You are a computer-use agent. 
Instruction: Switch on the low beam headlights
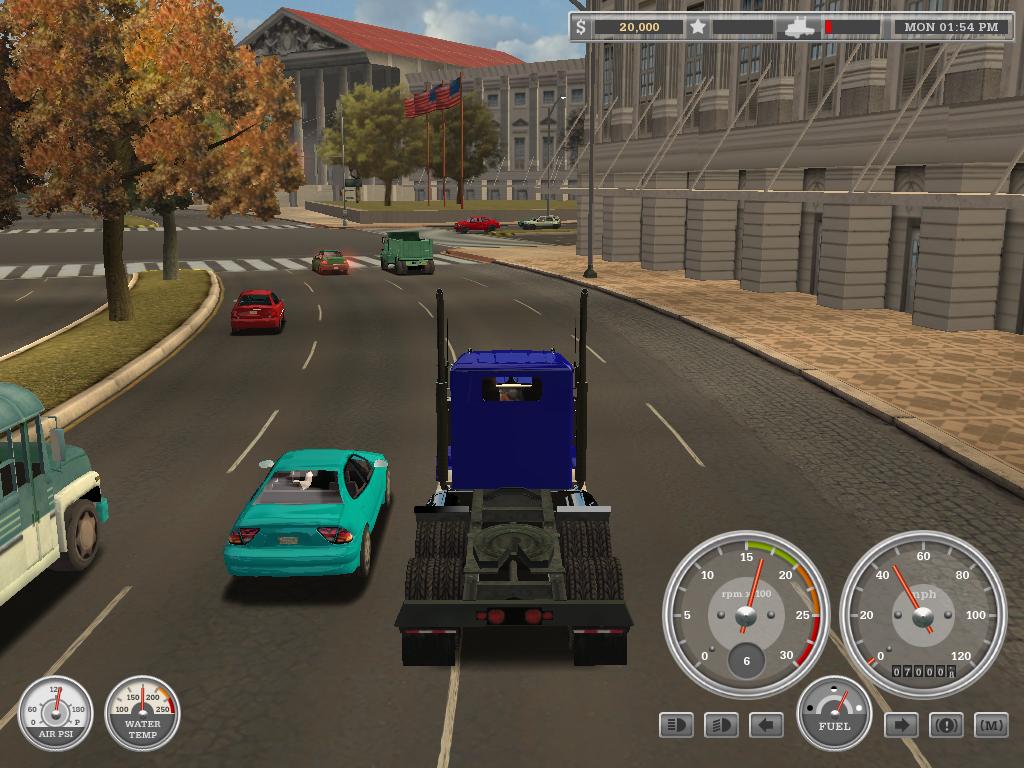pyautogui.click(x=721, y=724)
